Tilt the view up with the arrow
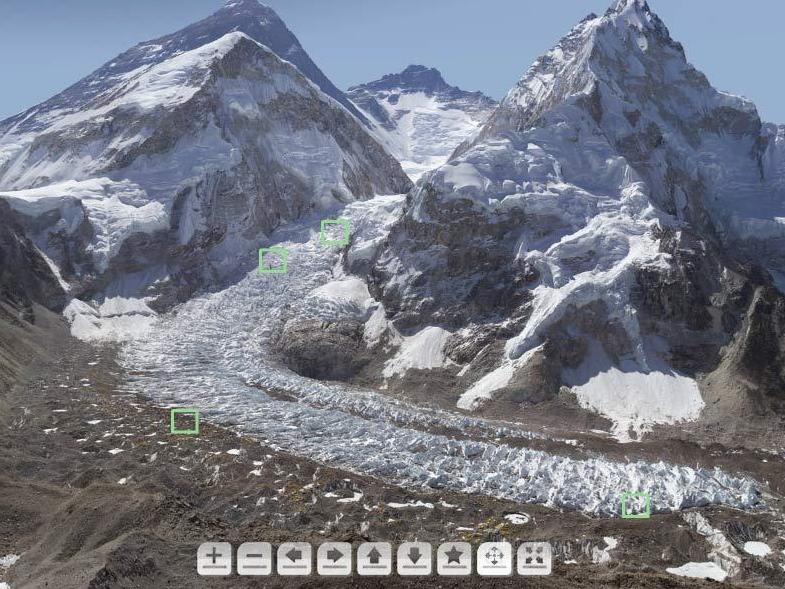The image size is (785, 589). (374, 558)
